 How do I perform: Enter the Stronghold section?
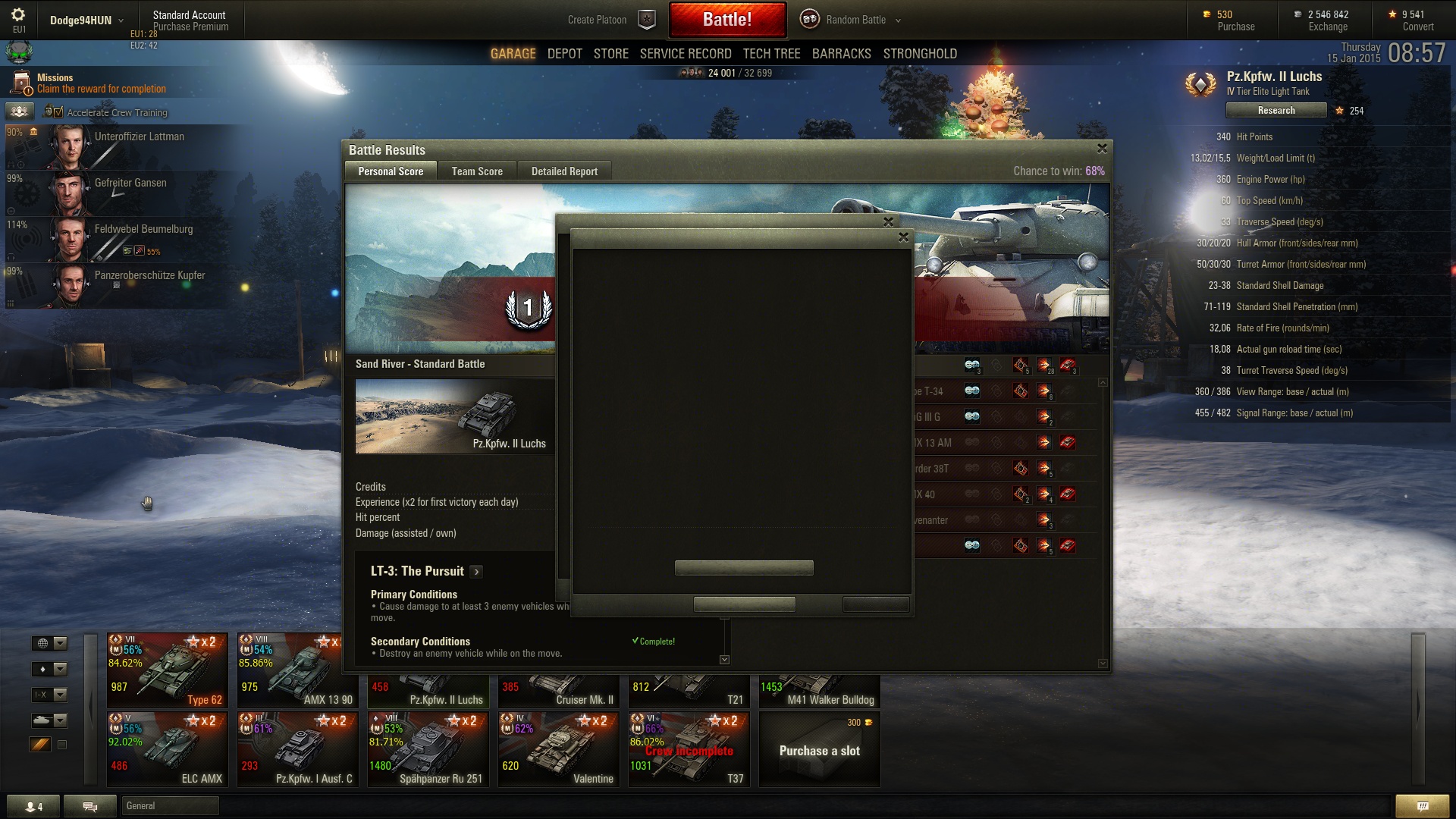coord(919,54)
